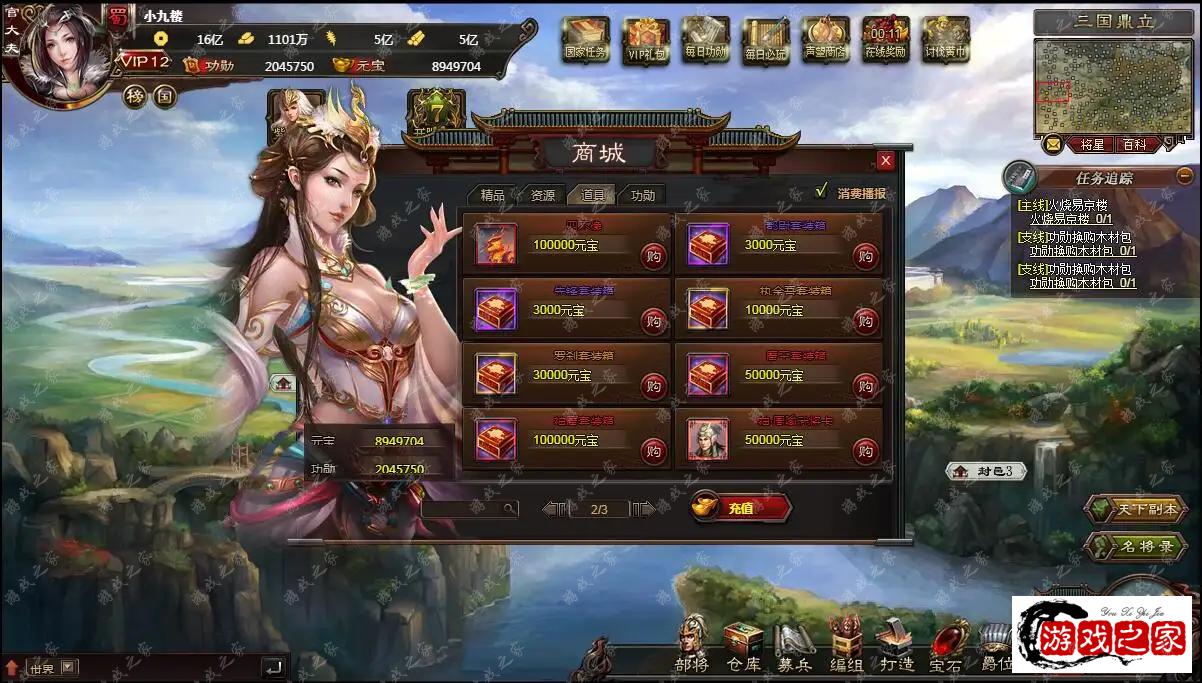Switch to the 资源 shop tab

click(x=542, y=195)
